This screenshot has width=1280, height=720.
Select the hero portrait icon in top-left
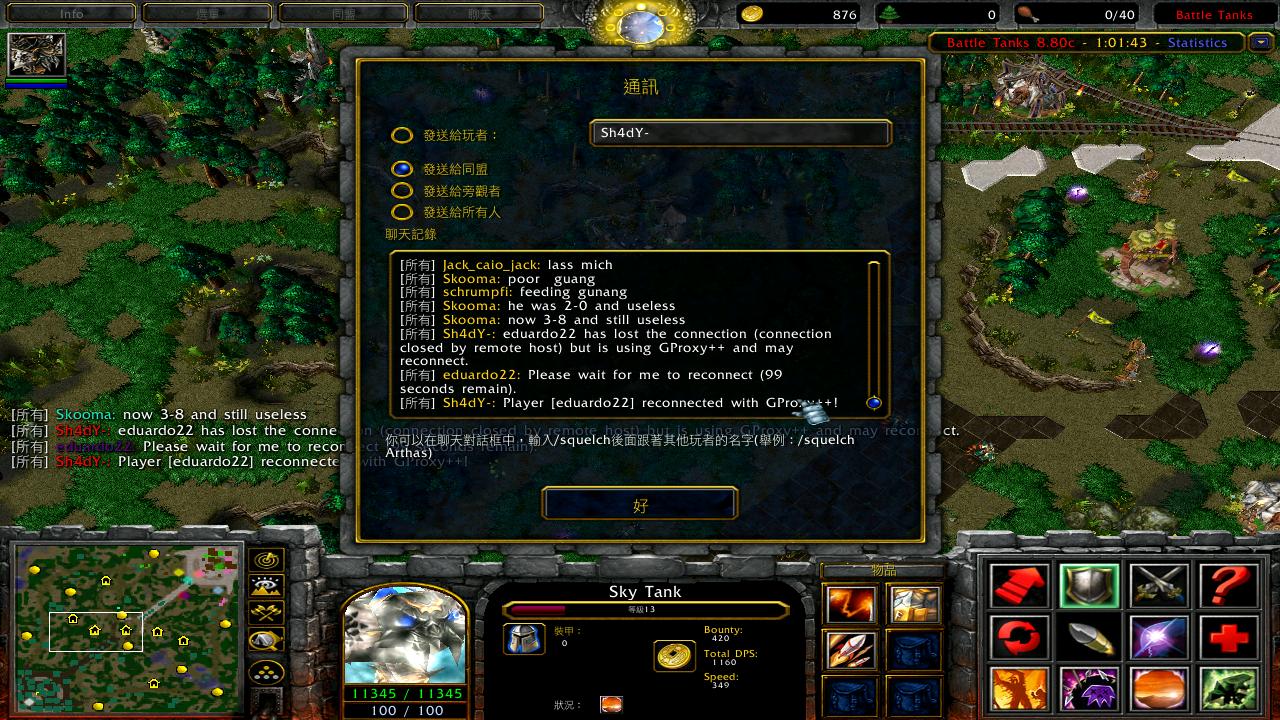(37, 55)
